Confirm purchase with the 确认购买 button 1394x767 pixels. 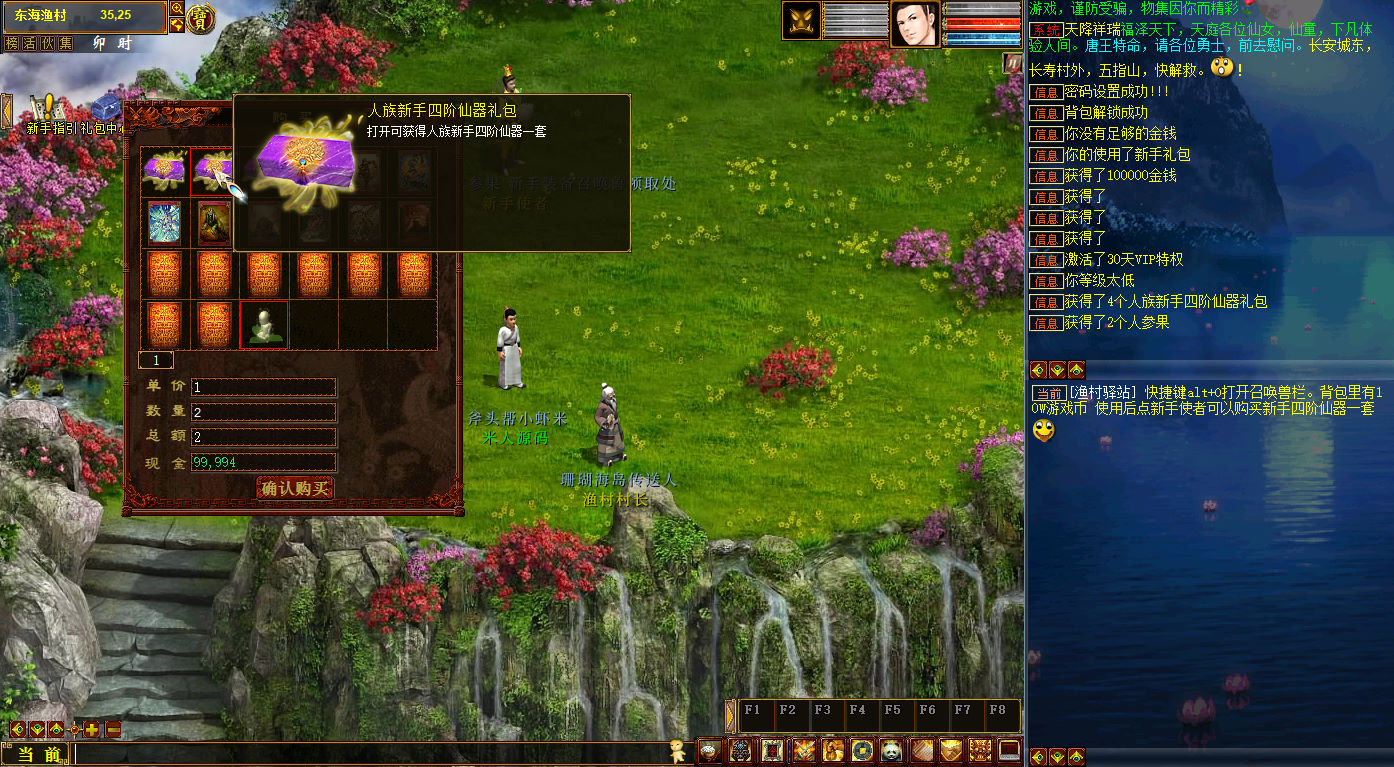point(295,488)
